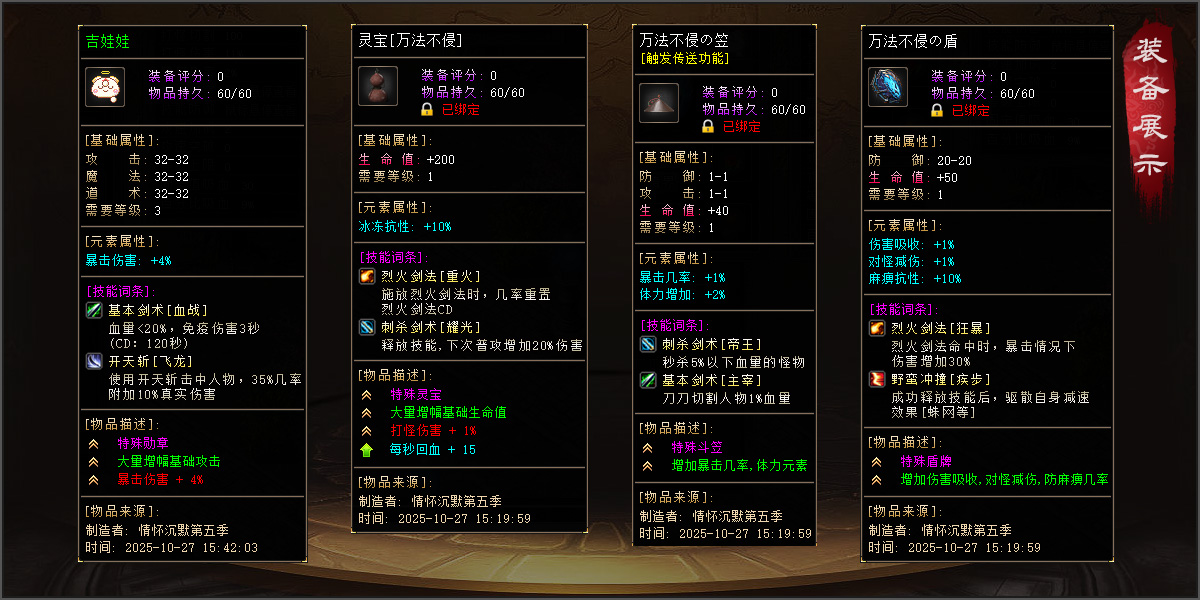1200x600 pixels.
Task: Click the 烈火剑法[狂暴] skill icon
Action: click(877, 328)
